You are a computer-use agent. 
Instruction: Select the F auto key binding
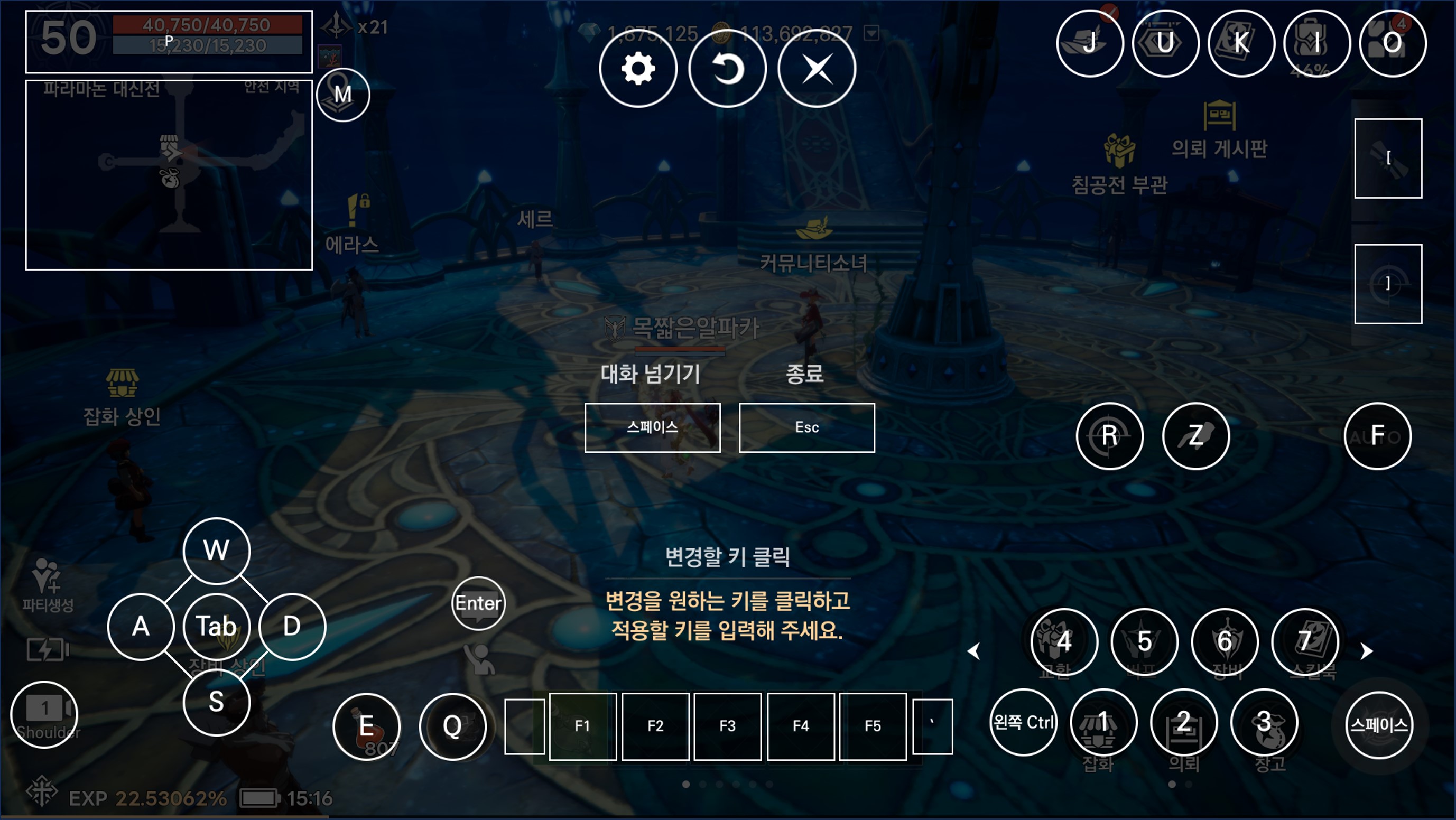[1377, 436]
